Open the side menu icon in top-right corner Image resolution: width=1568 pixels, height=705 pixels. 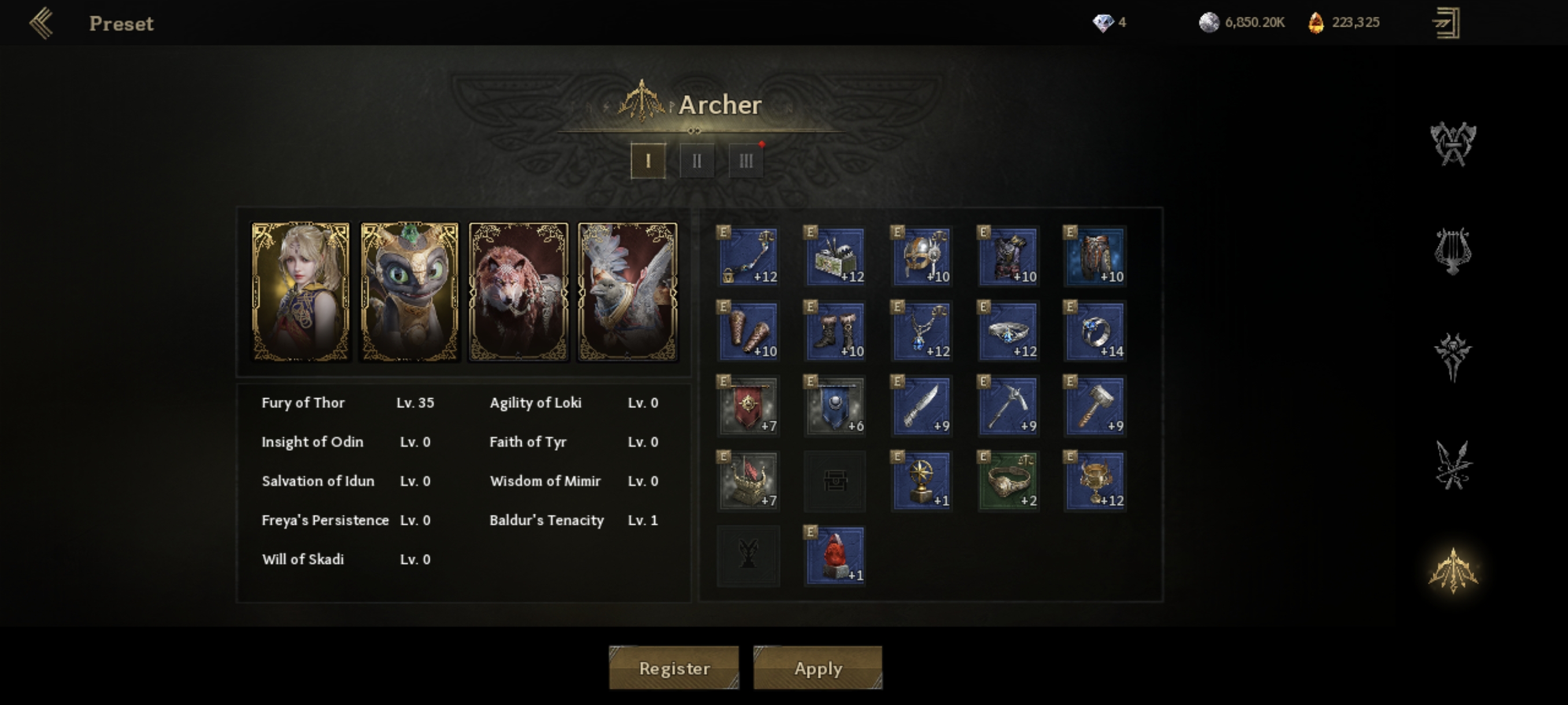(1445, 23)
